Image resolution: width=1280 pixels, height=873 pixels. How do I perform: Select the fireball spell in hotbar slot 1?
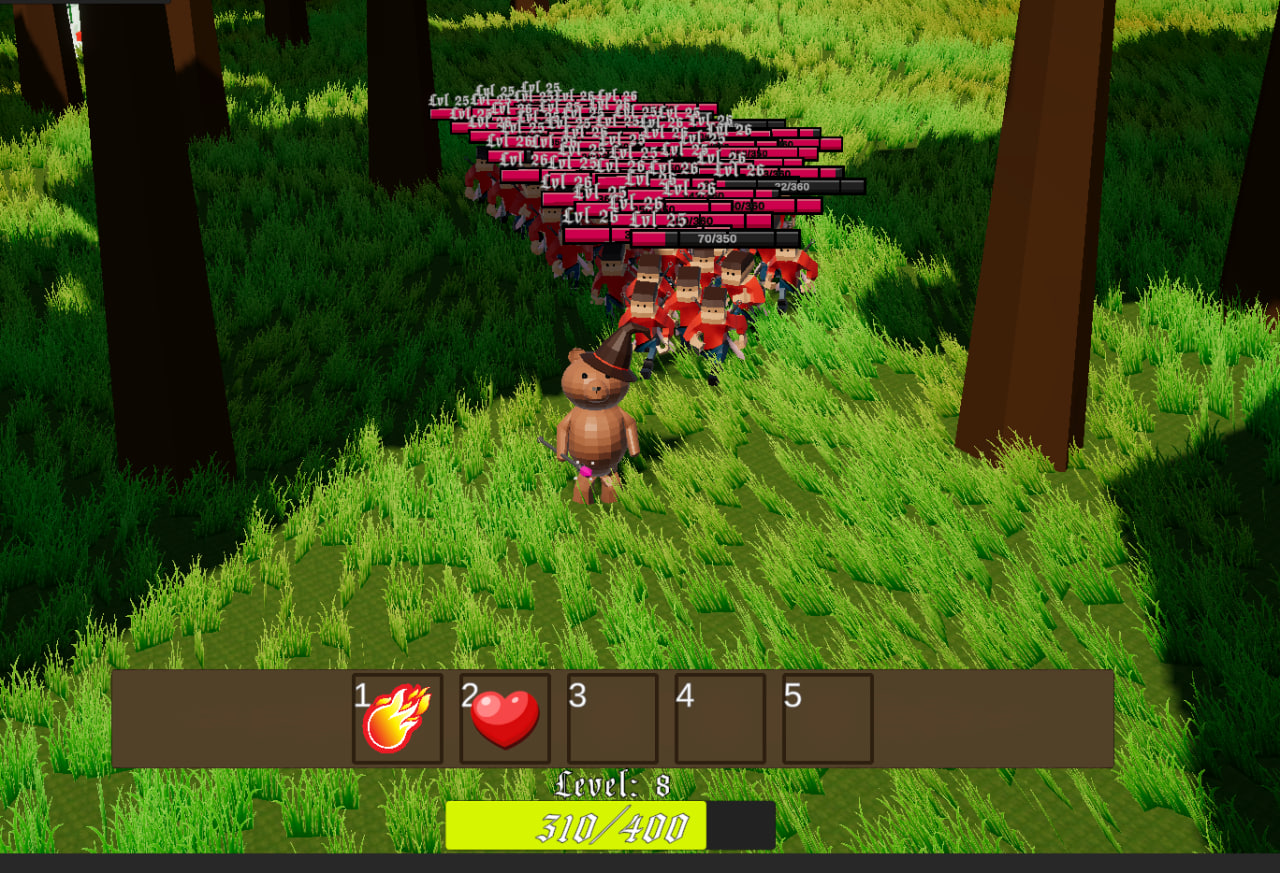398,719
